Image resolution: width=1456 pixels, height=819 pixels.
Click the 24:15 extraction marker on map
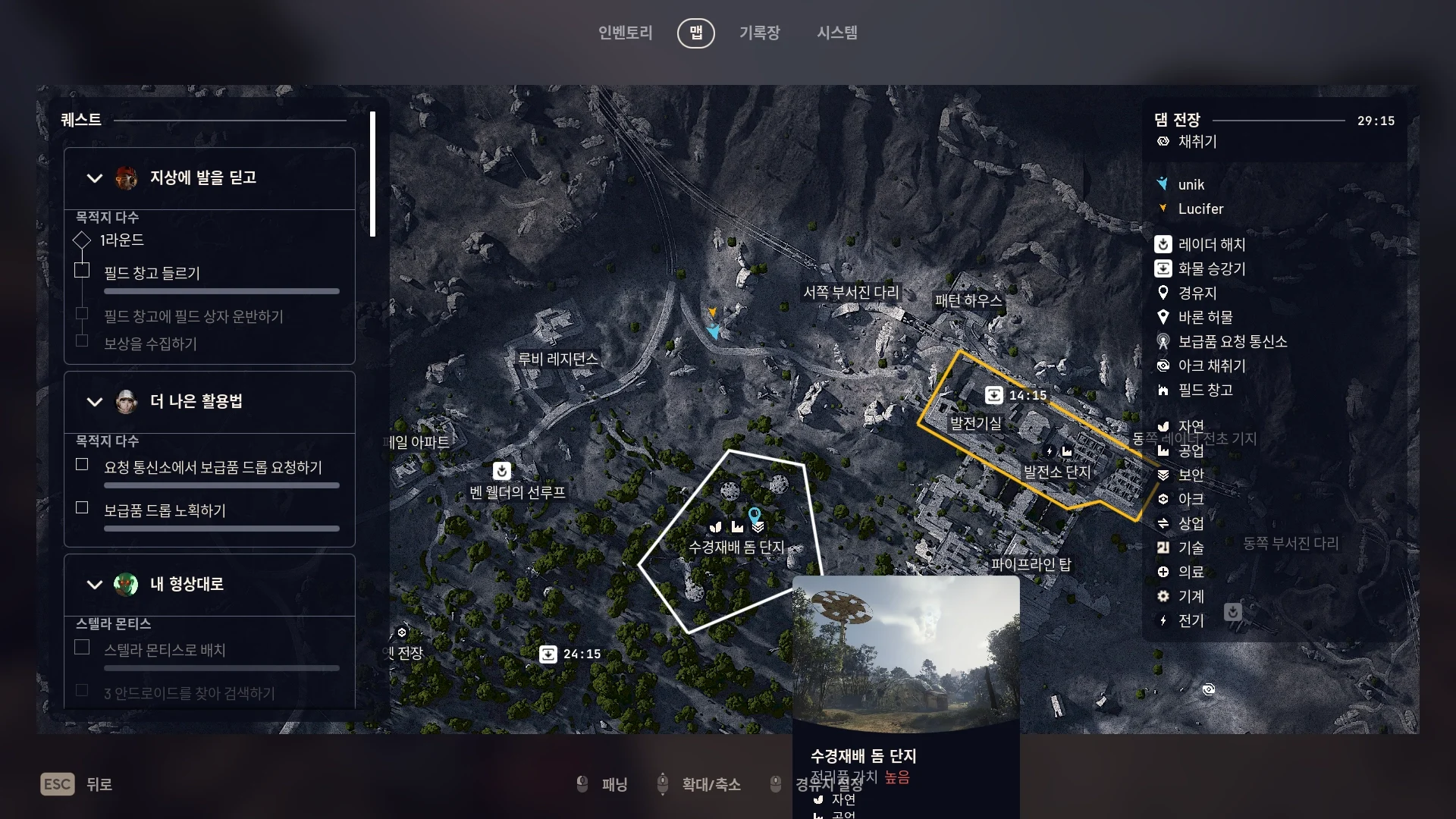(x=548, y=654)
